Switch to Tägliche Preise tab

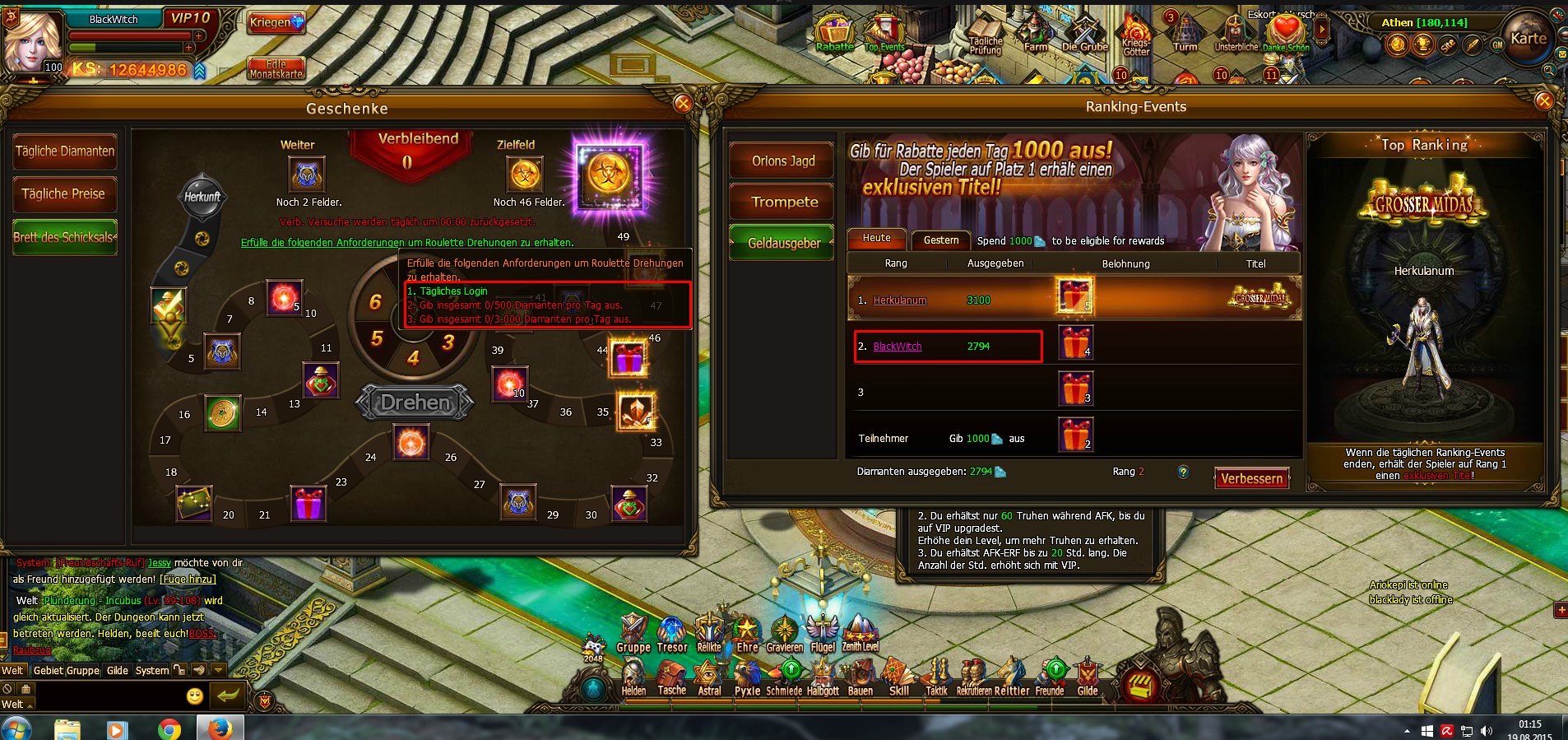coord(64,194)
